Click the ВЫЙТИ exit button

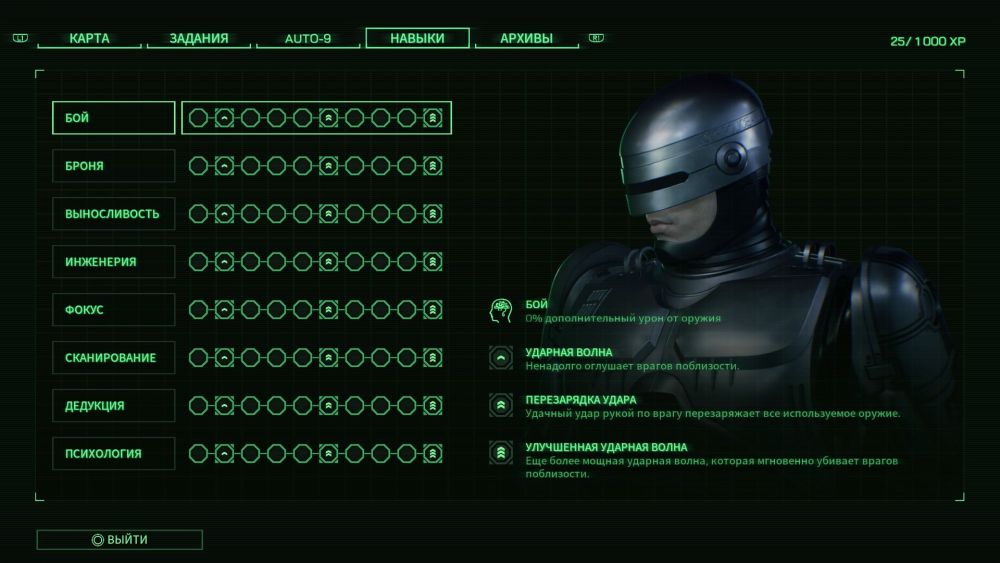pos(120,540)
